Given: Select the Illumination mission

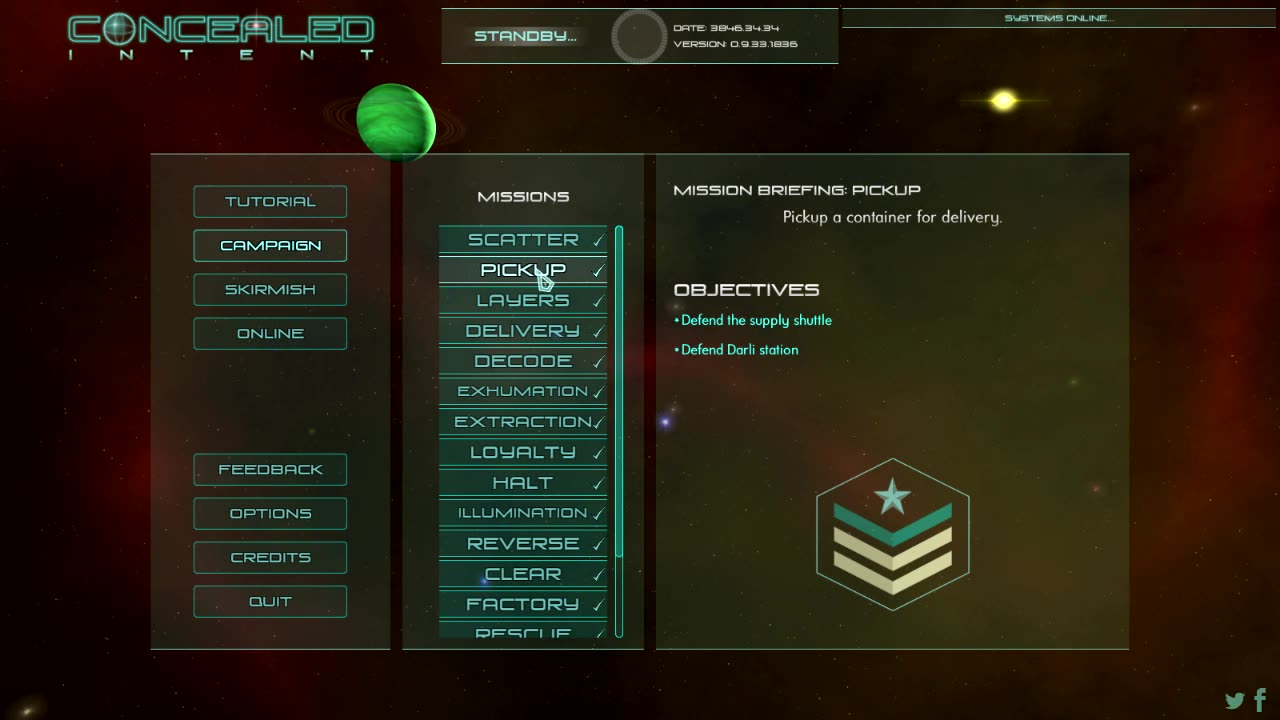Looking at the screenshot, I should point(523,513).
